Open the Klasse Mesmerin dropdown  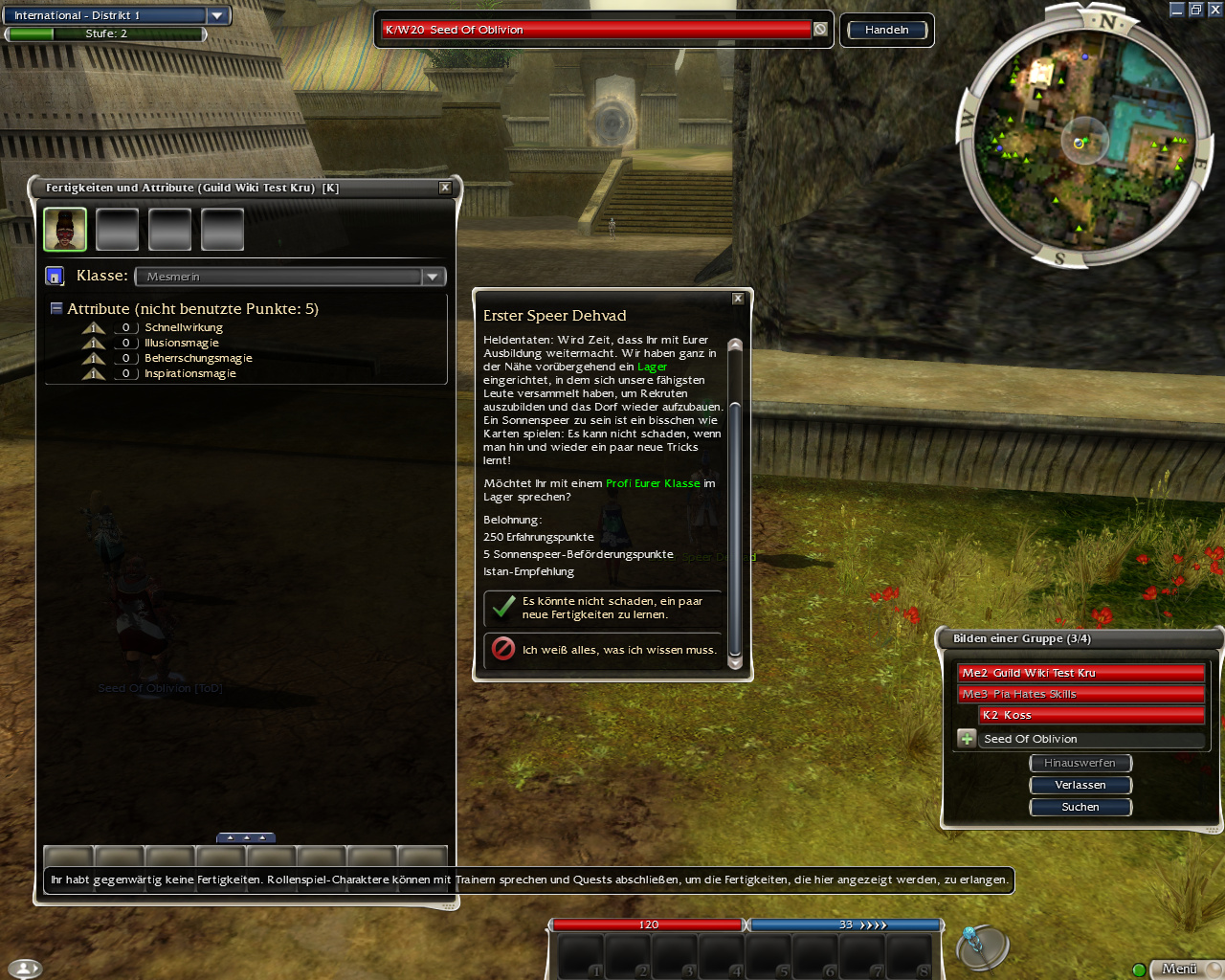[433, 277]
